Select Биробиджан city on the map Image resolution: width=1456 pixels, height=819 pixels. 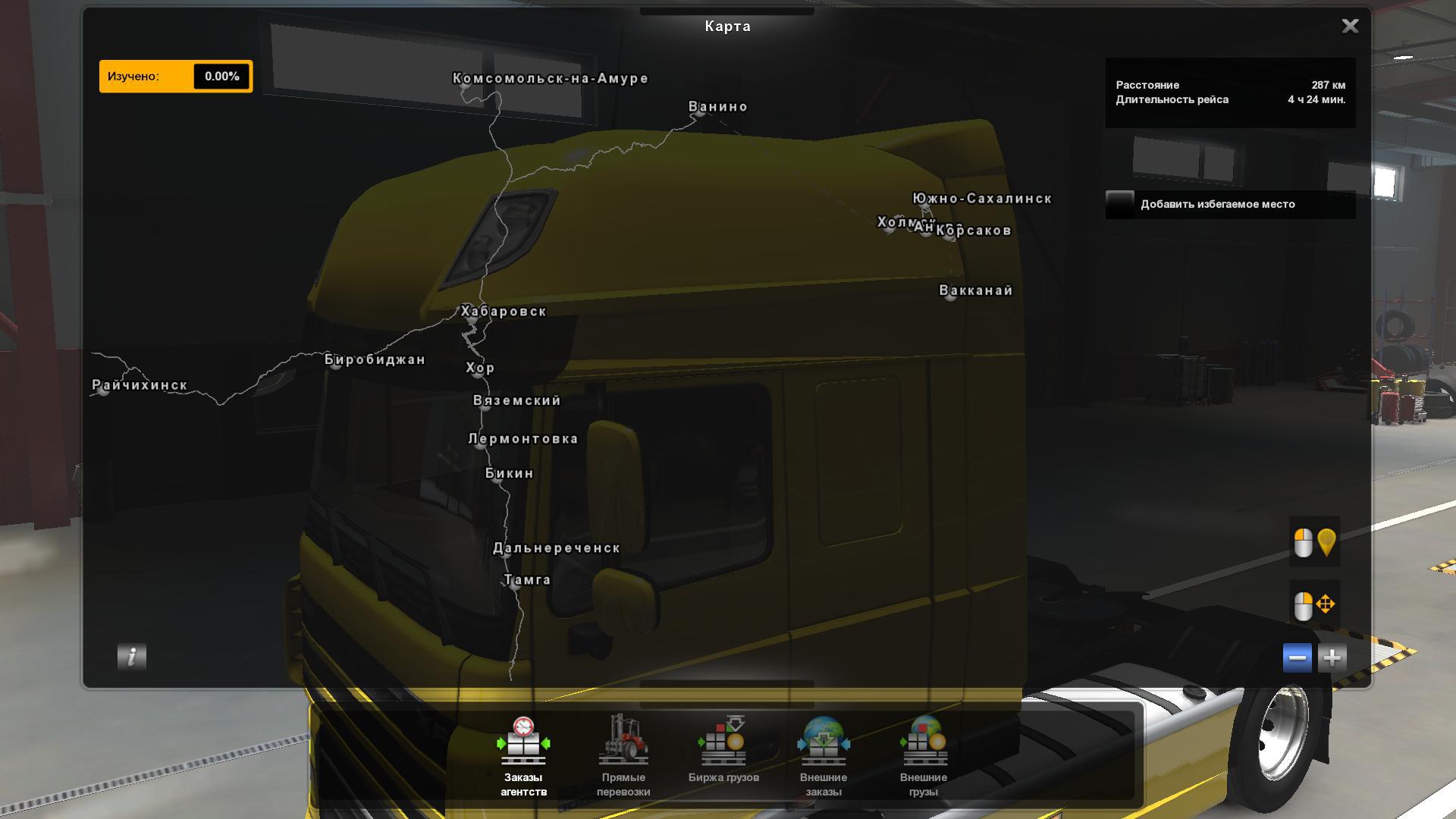click(335, 367)
